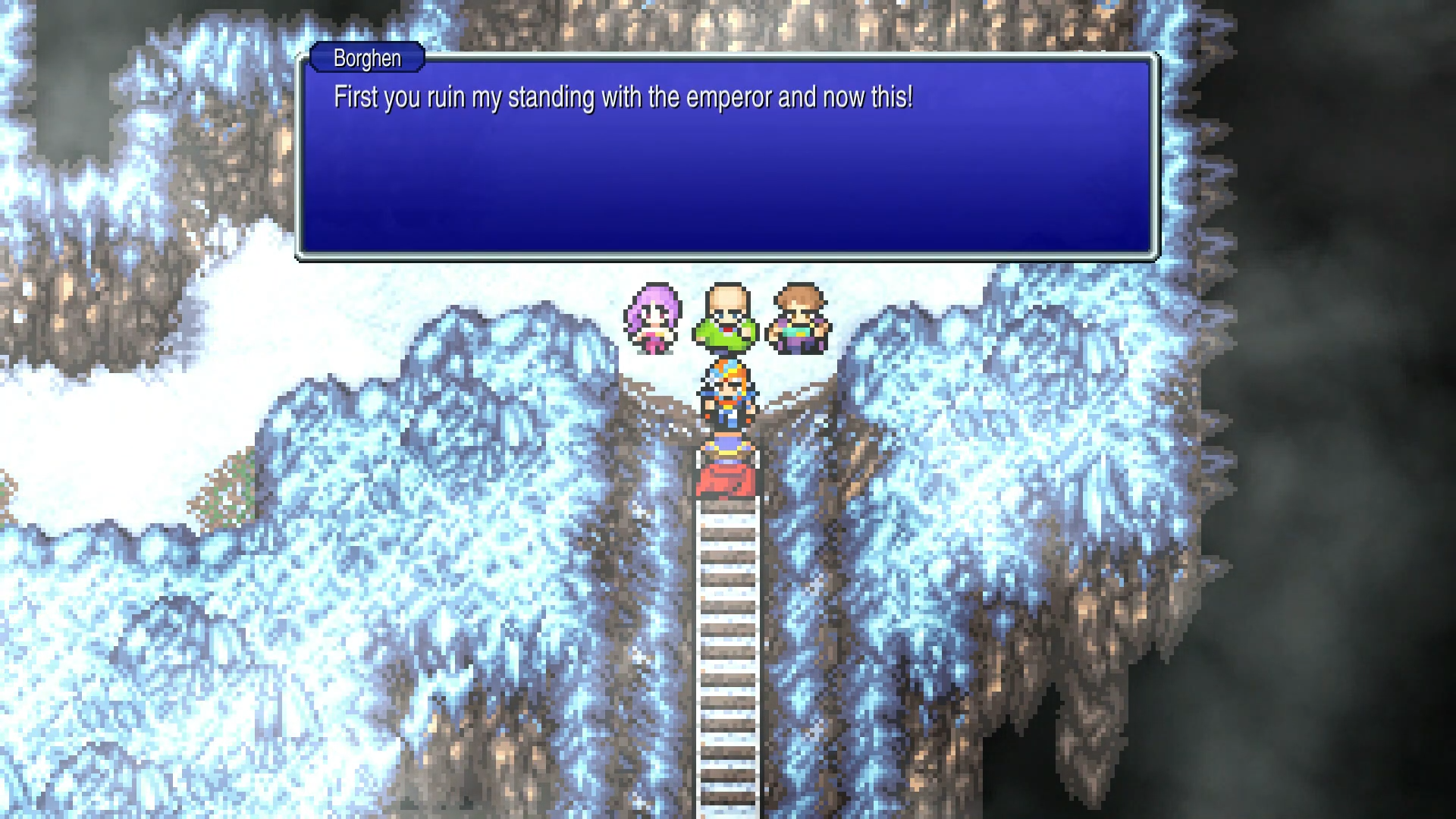Click the bottom border of the dialogue box
The height and width of the screenshot is (819, 1456).
coord(728,254)
